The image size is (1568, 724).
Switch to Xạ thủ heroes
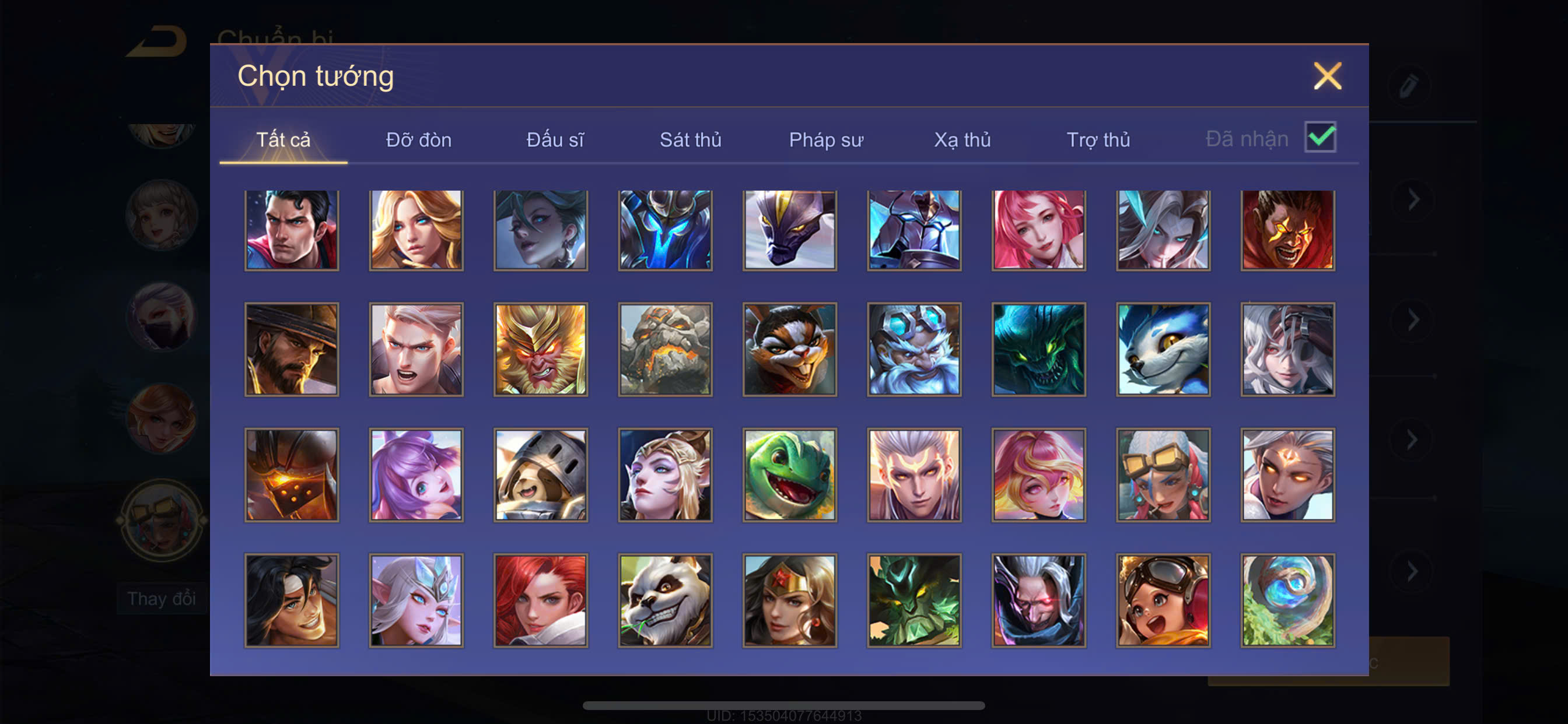(962, 140)
